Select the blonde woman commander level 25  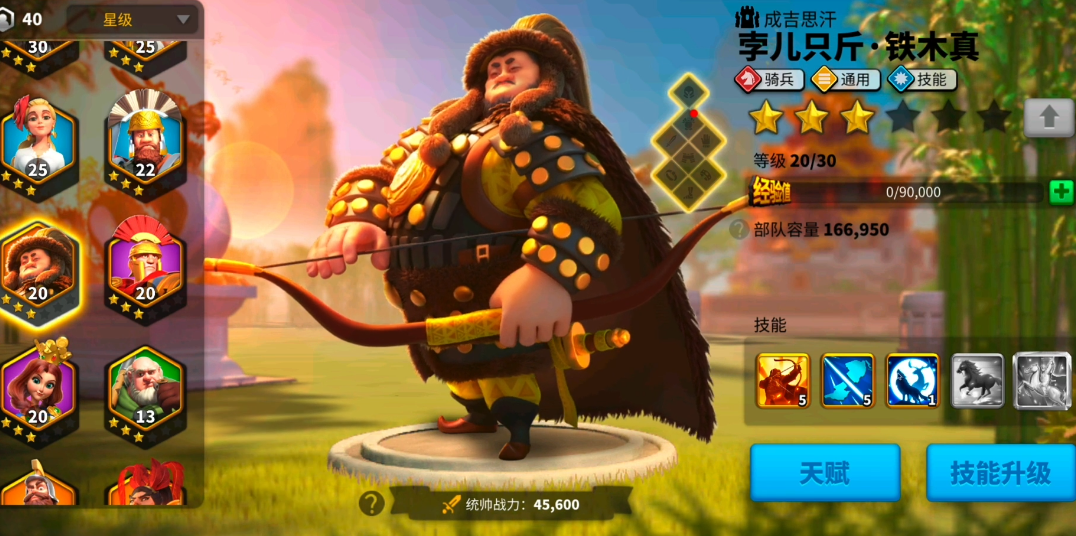pyautogui.click(x=39, y=142)
